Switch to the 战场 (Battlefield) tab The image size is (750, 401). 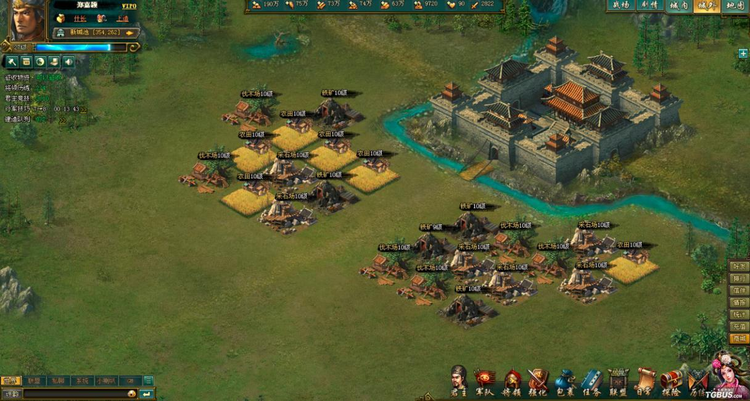pyautogui.click(x=620, y=6)
